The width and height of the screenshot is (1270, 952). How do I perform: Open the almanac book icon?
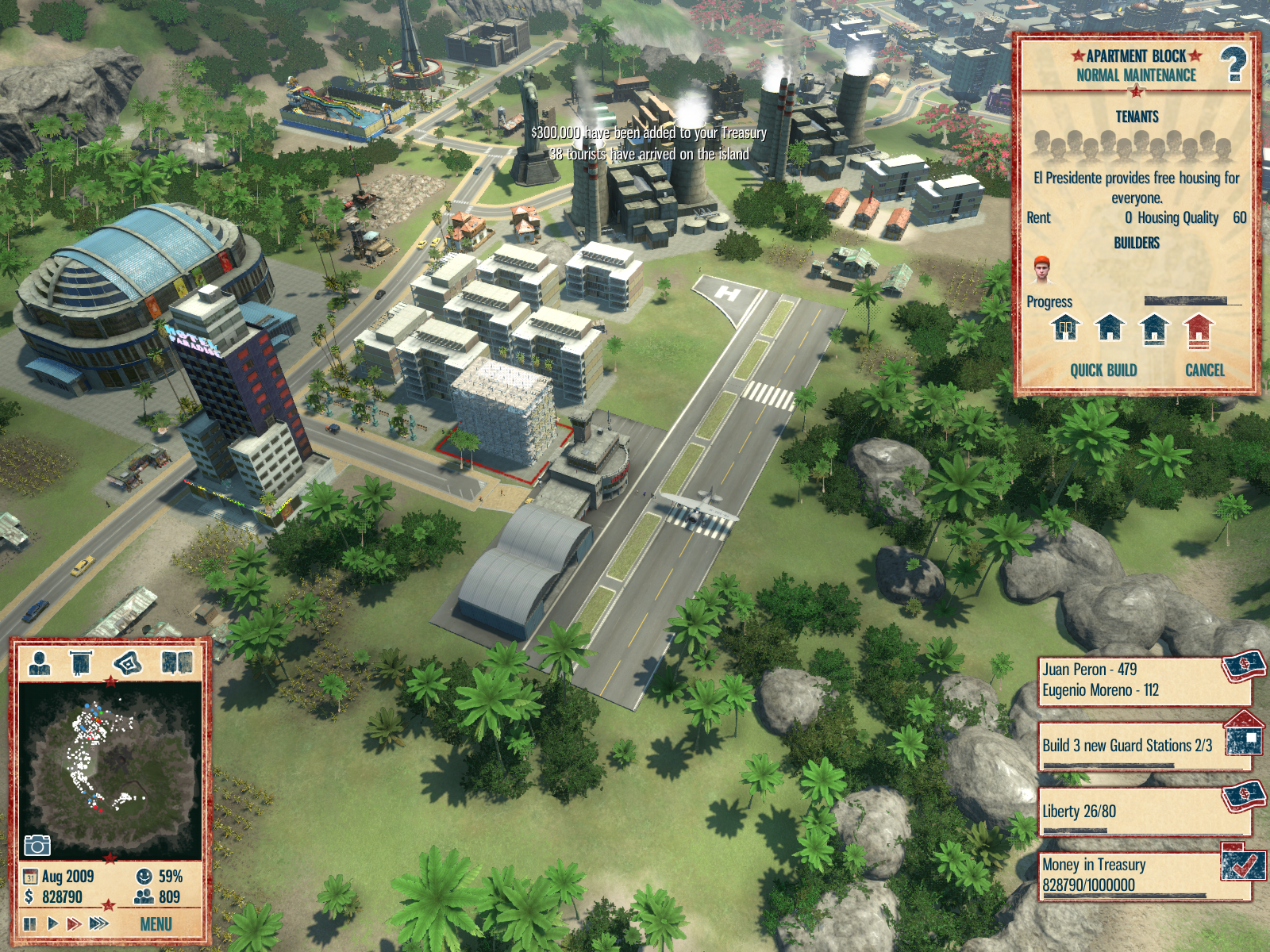(177, 662)
